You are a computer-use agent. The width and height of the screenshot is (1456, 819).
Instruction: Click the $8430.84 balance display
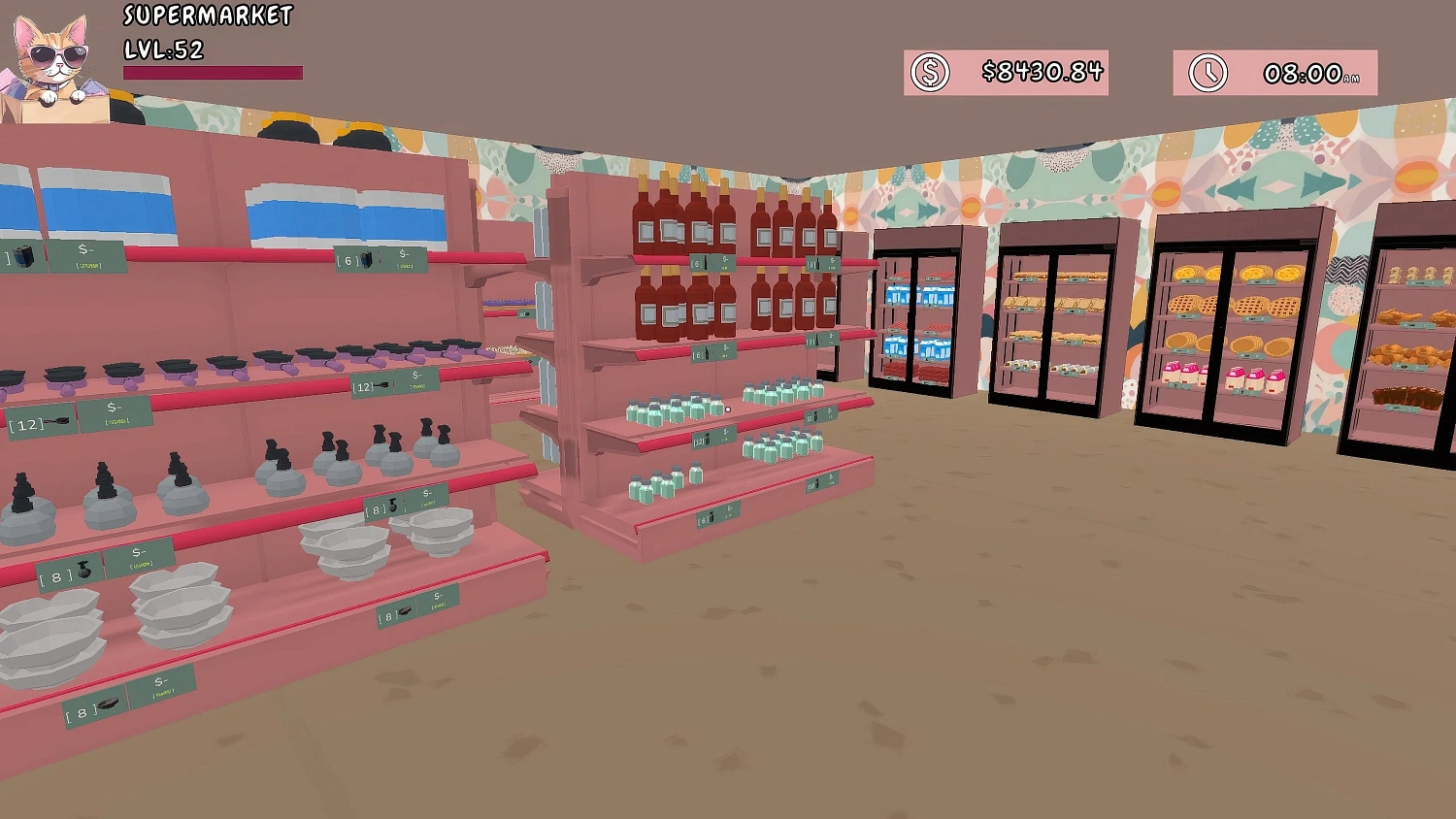1042,71
